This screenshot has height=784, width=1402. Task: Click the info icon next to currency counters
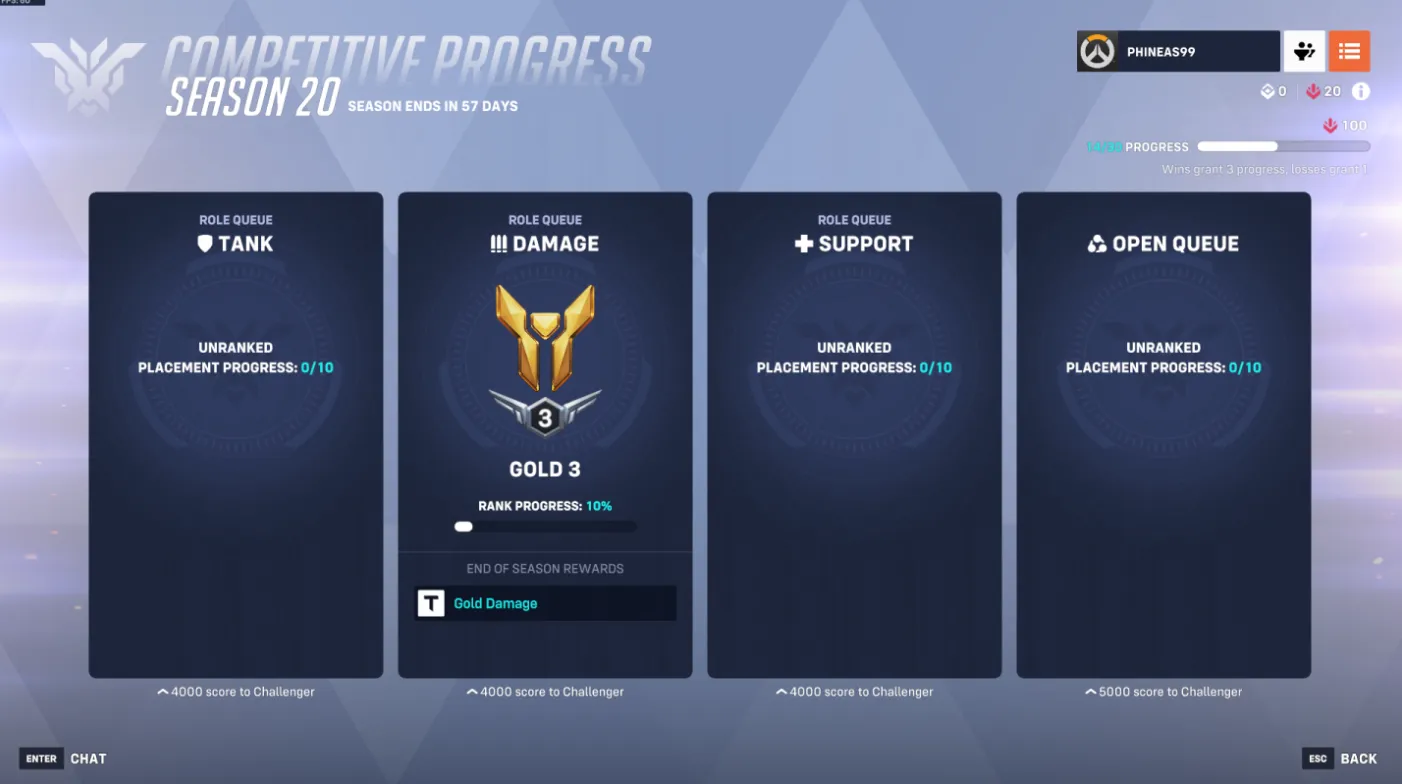(1360, 91)
